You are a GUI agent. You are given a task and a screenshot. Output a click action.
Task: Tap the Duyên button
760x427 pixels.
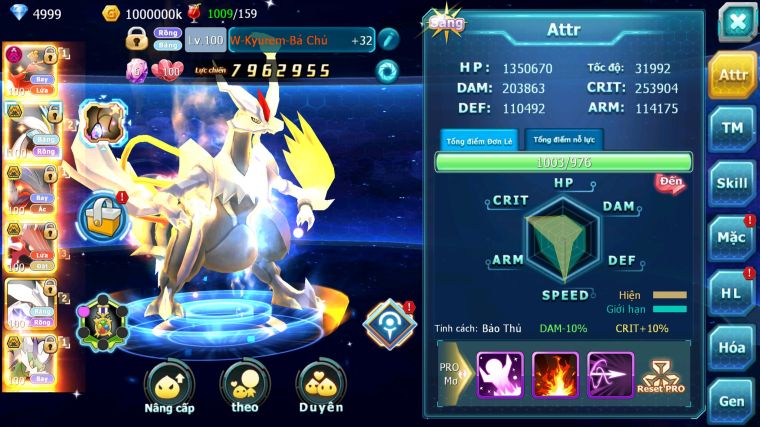coord(320,389)
